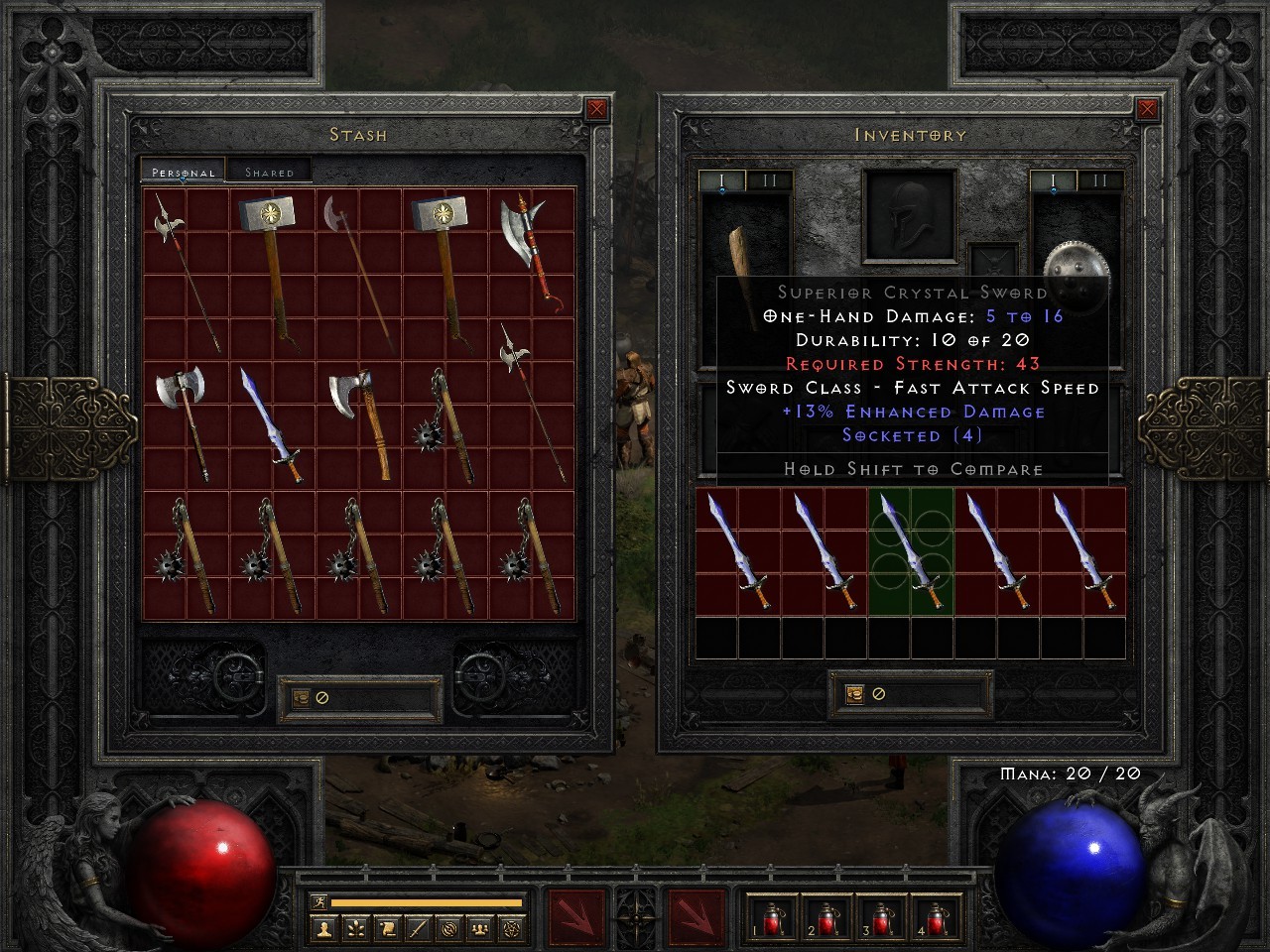Image resolution: width=1270 pixels, height=952 pixels.
Task: Select the sword icon in the bottom menu bar
Action: pos(418,930)
